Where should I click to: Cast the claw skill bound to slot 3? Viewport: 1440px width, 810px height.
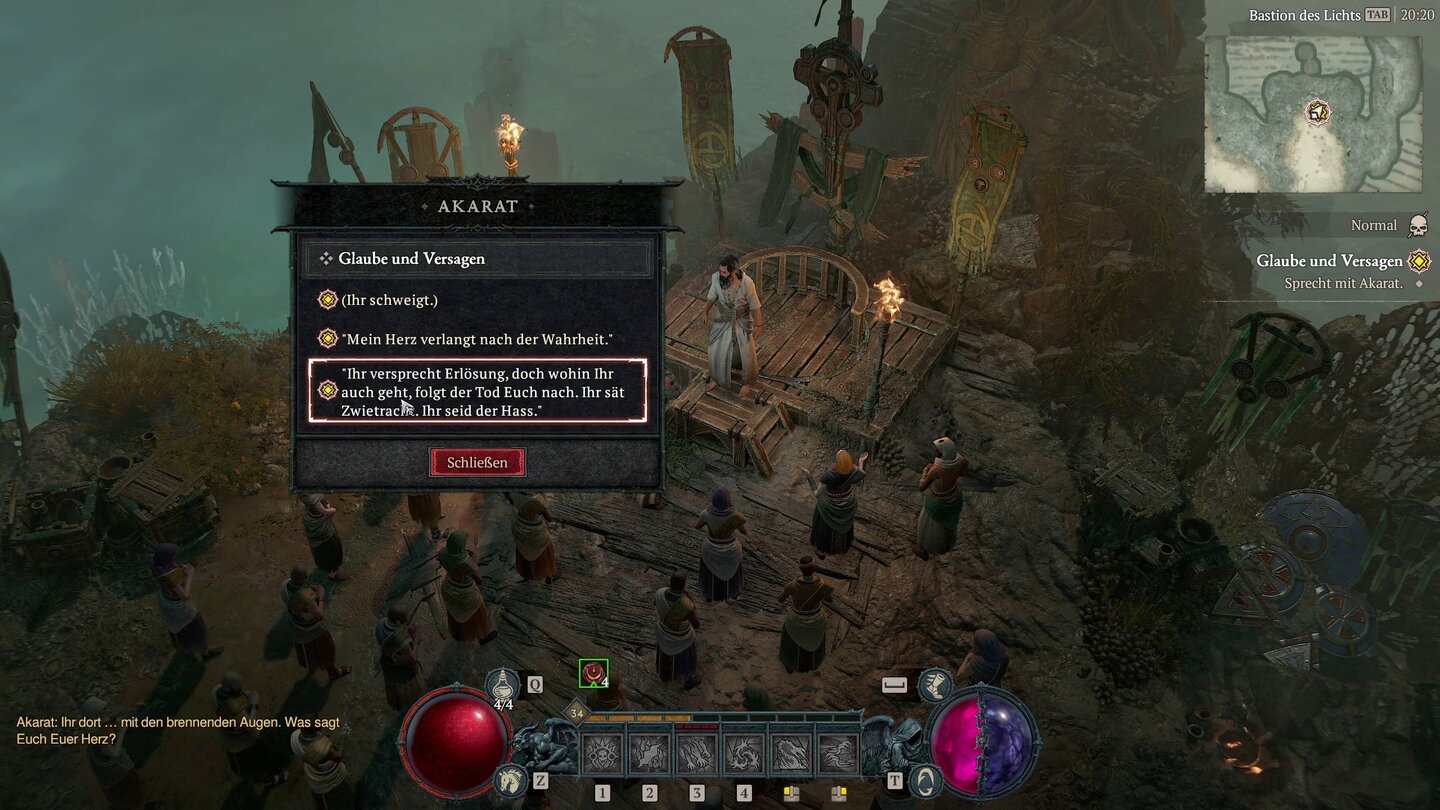point(697,752)
